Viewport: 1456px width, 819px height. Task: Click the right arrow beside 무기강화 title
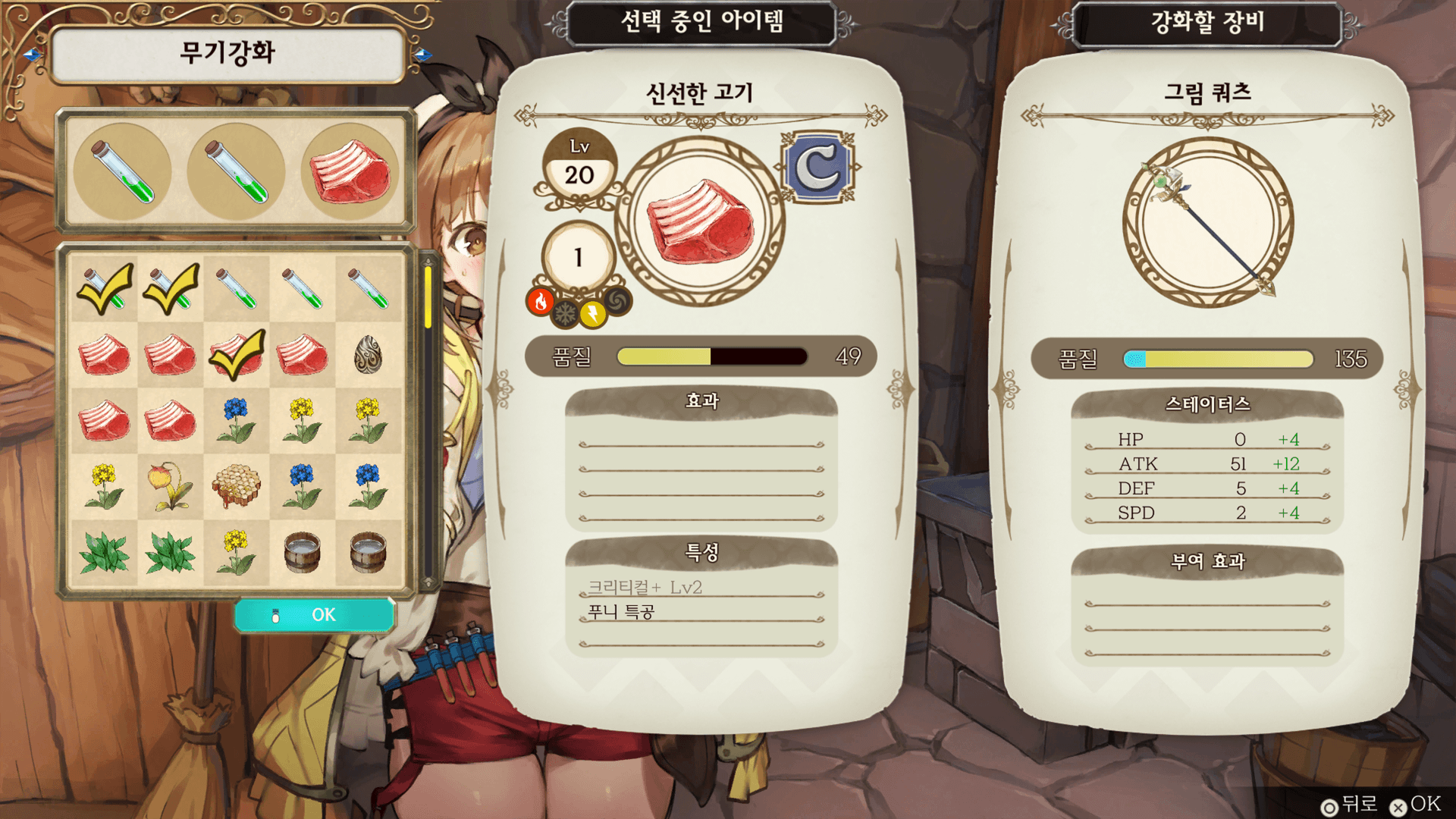422,55
